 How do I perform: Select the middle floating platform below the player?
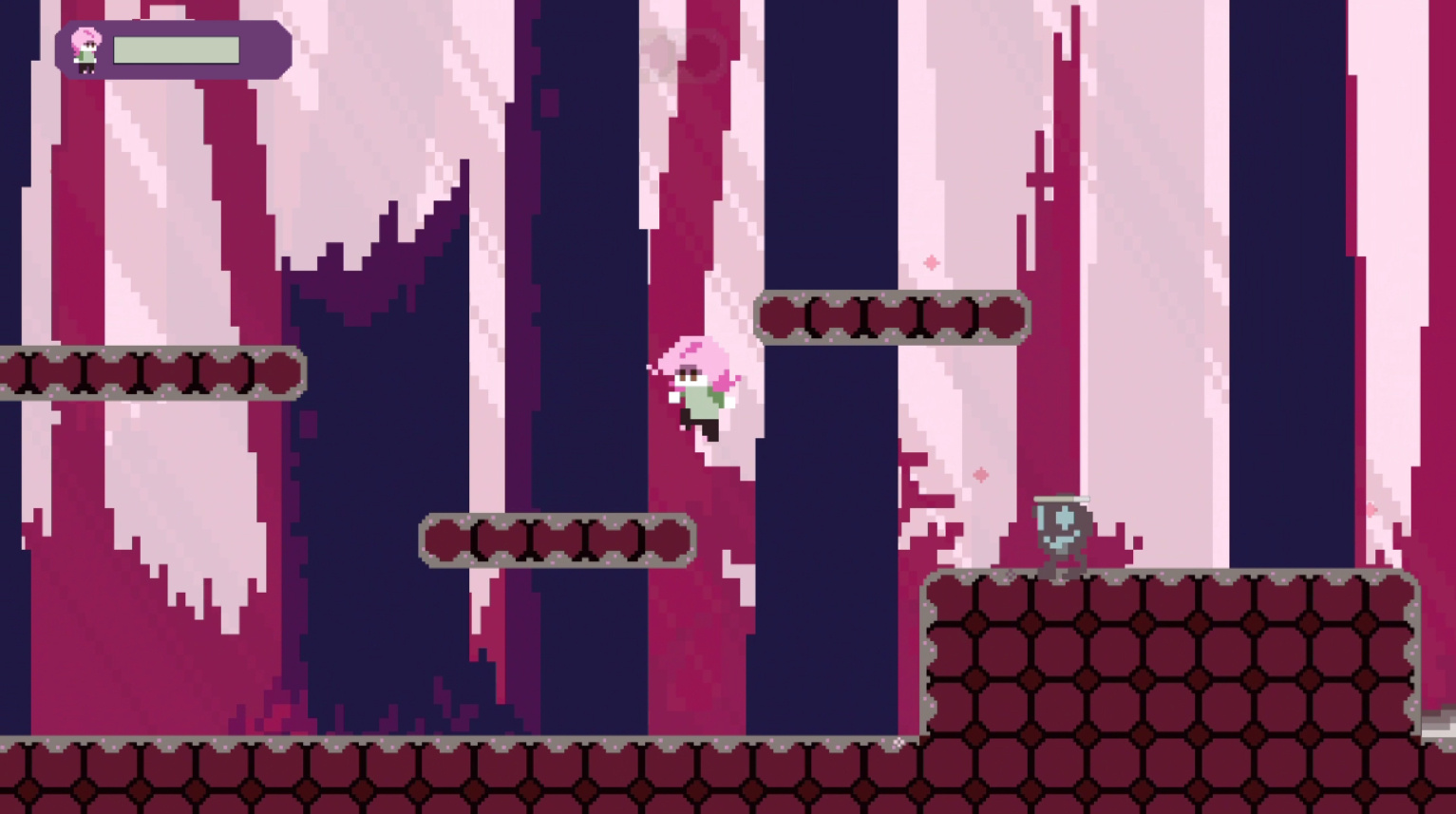click(x=556, y=537)
